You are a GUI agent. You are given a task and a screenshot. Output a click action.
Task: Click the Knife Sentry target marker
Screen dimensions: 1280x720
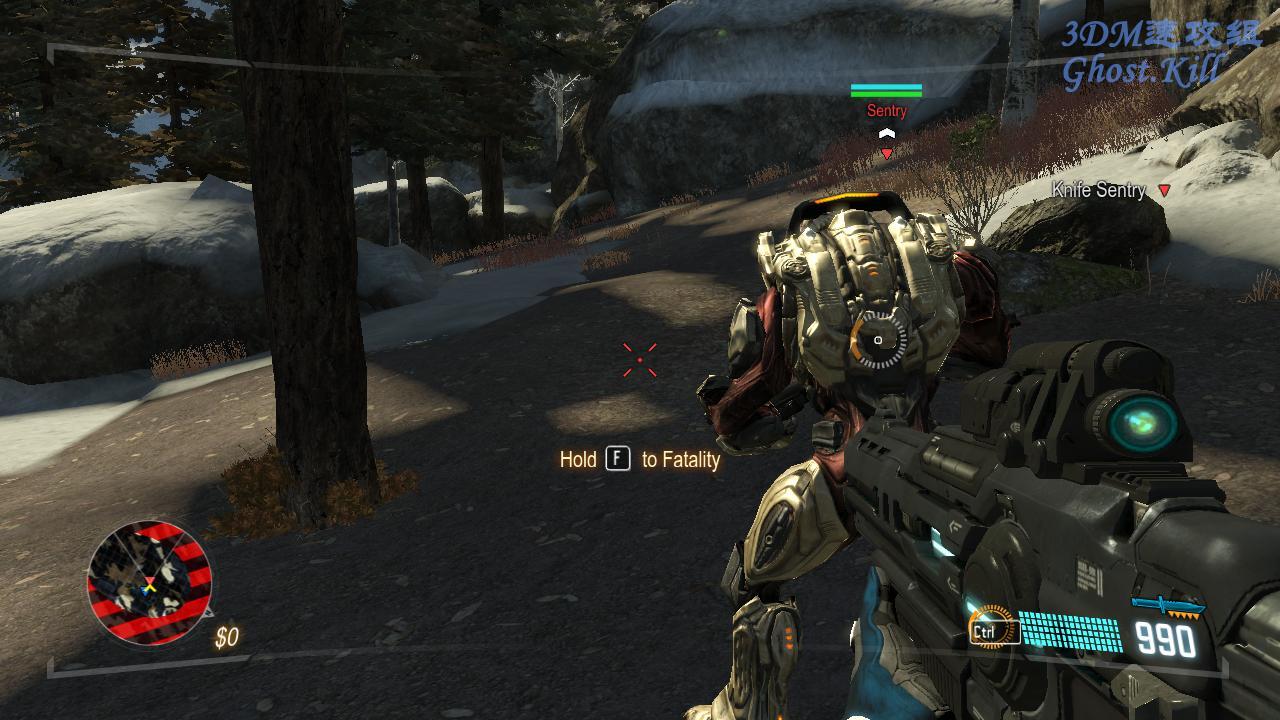coord(1164,190)
